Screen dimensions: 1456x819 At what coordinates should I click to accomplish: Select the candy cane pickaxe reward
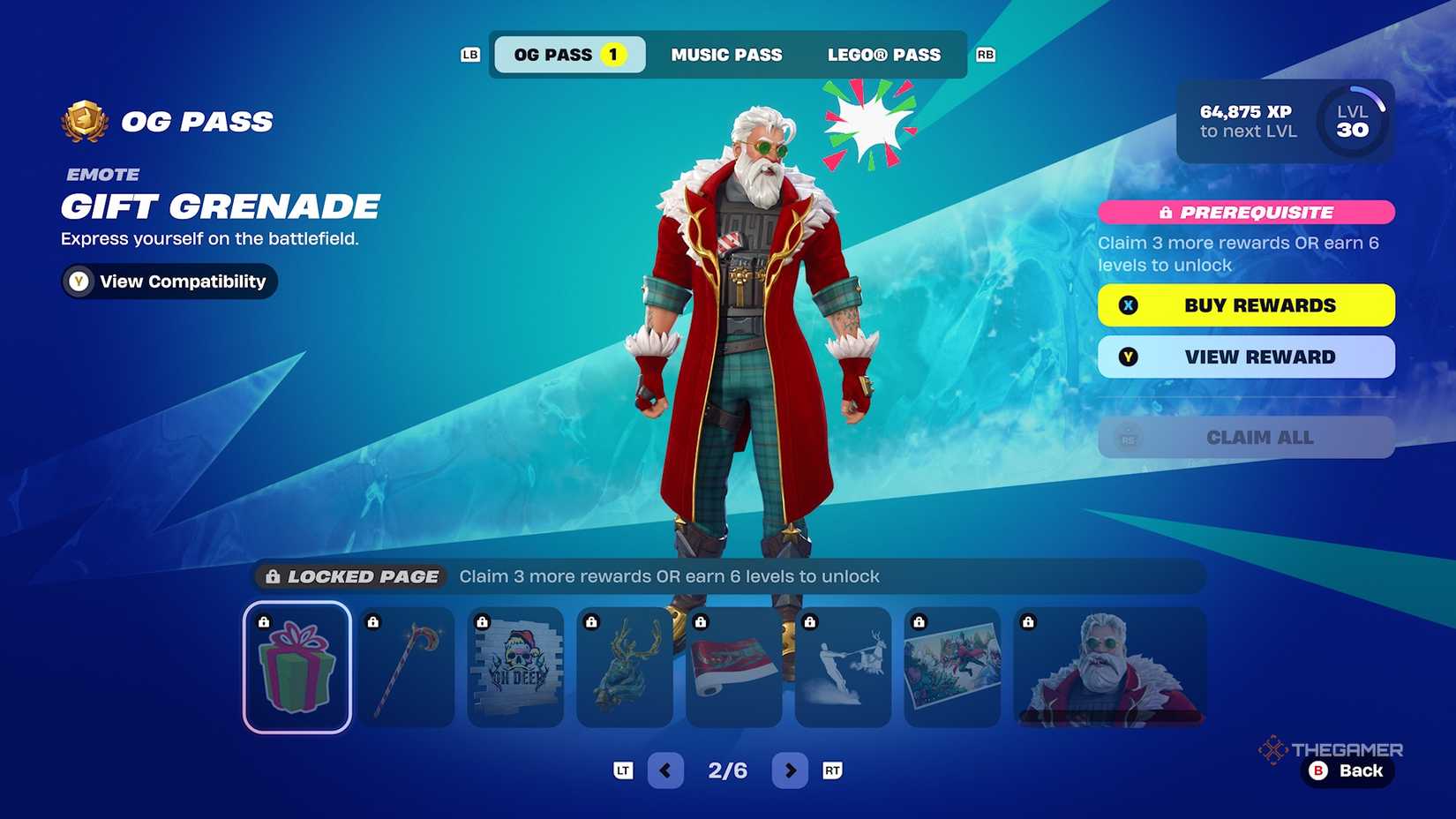coord(406,668)
